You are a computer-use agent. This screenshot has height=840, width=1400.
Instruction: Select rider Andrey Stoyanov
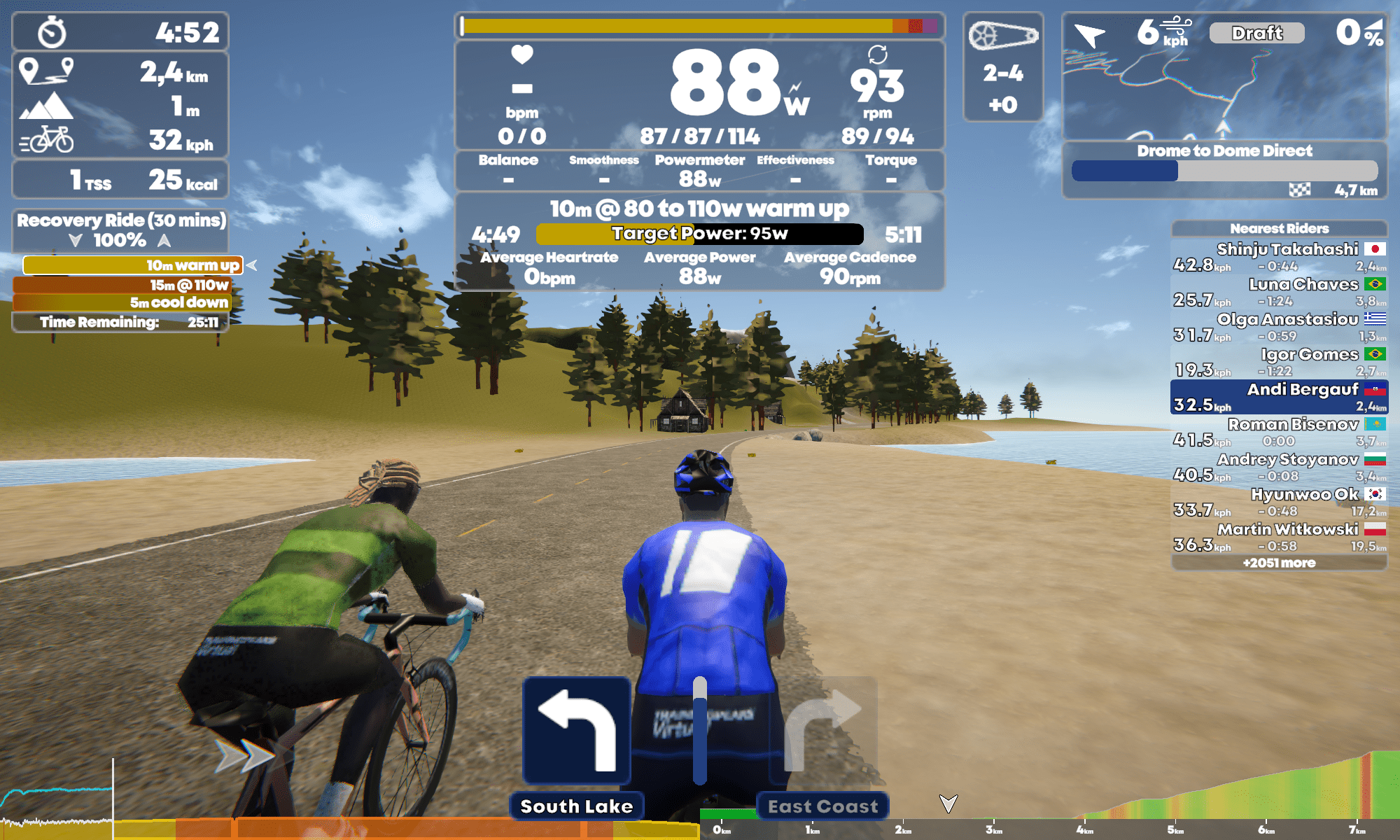point(1279,466)
